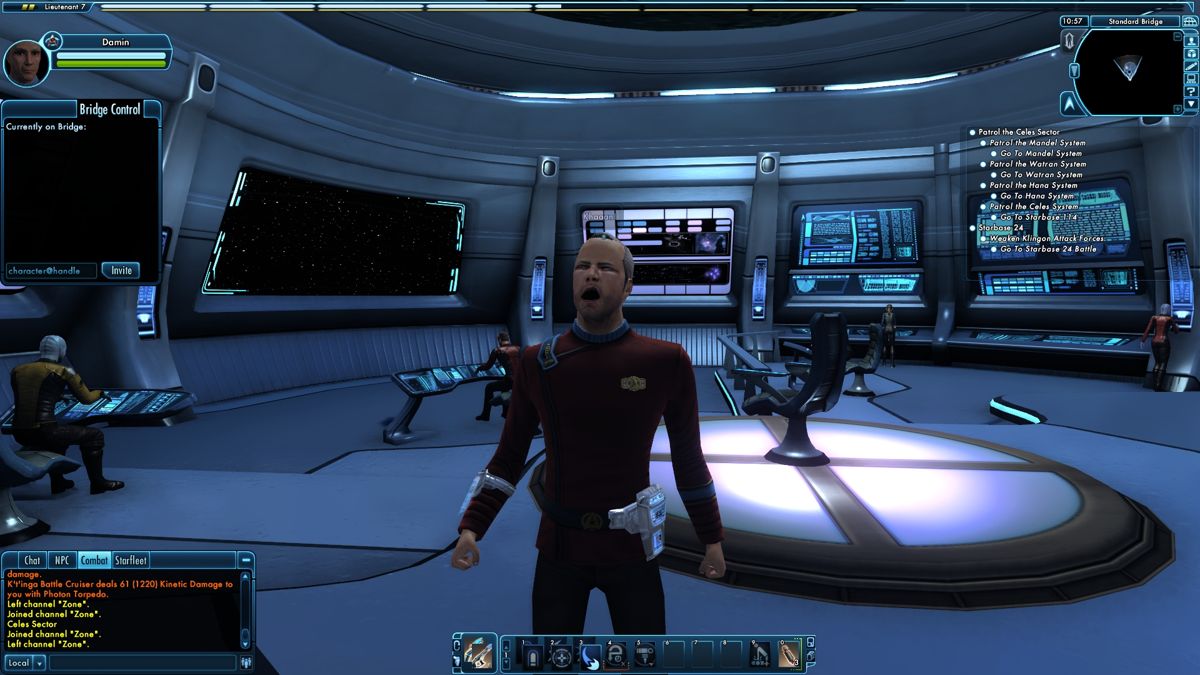1200x675 pixels.
Task: Open the NPC chat tab
Action: tap(62, 561)
